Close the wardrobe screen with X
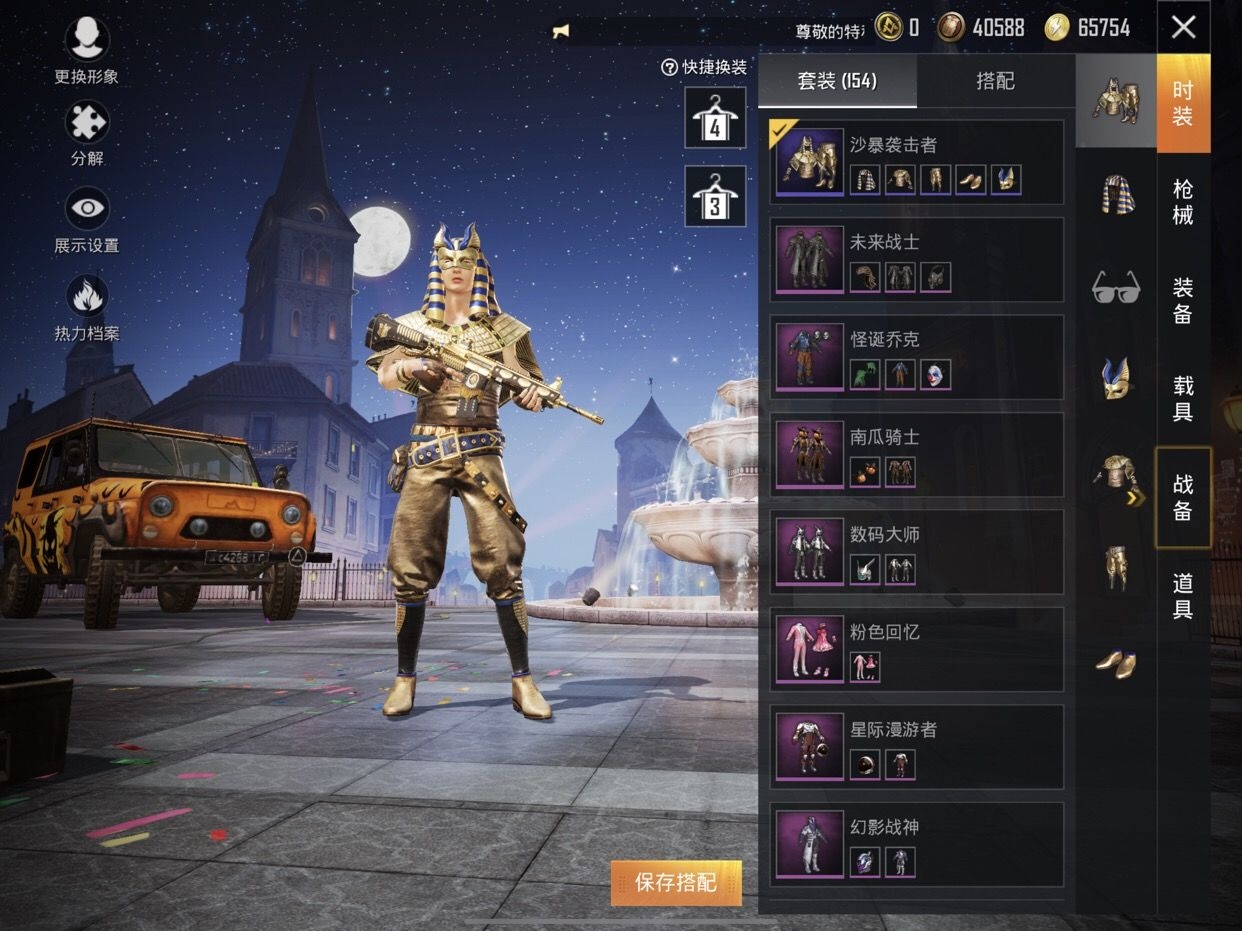The width and height of the screenshot is (1242, 931). [x=1183, y=27]
